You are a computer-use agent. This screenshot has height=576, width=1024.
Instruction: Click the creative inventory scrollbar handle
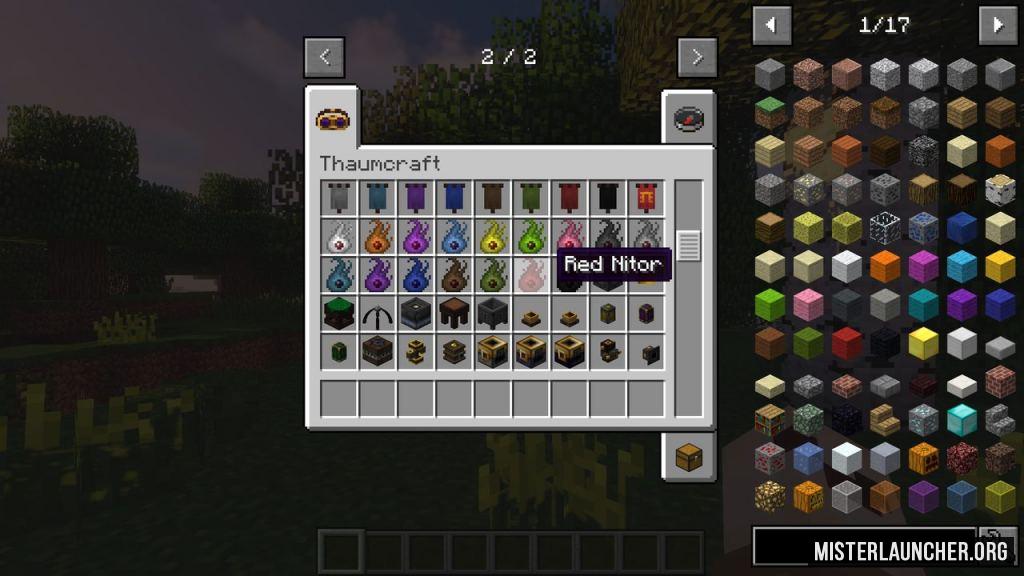[688, 244]
